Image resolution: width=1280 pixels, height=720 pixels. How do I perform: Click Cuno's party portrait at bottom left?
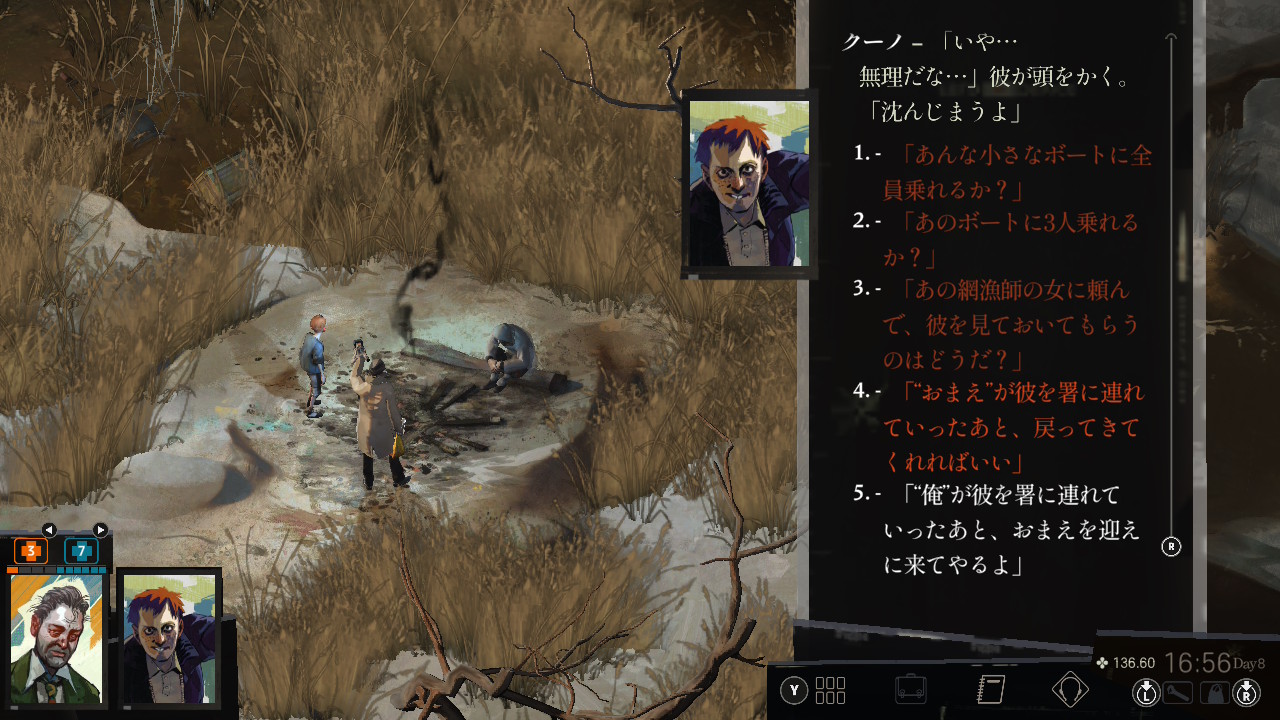pyautogui.click(x=168, y=638)
